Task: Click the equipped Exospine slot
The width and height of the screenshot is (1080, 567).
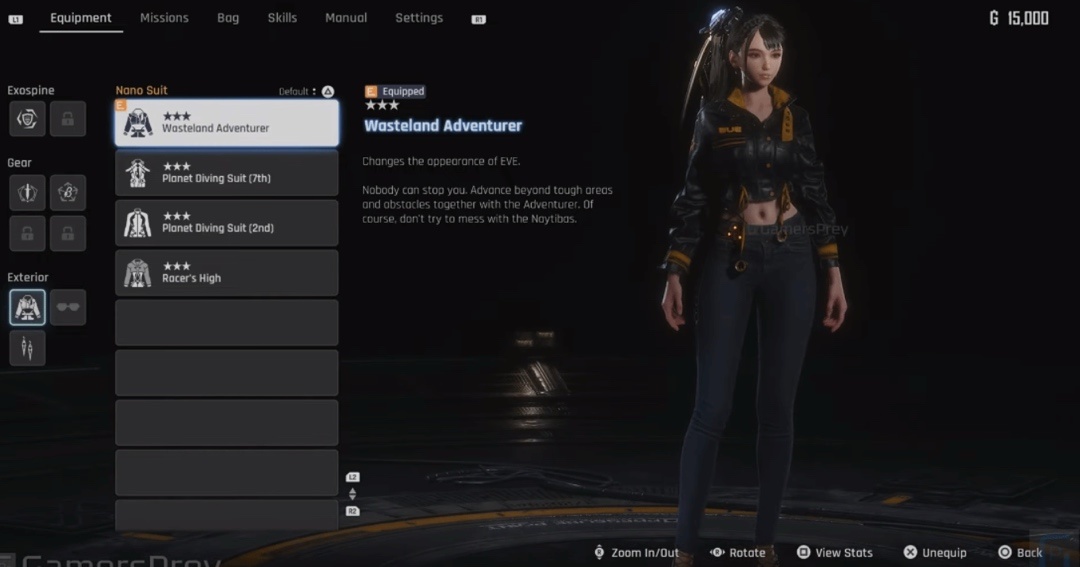Action: (x=28, y=119)
